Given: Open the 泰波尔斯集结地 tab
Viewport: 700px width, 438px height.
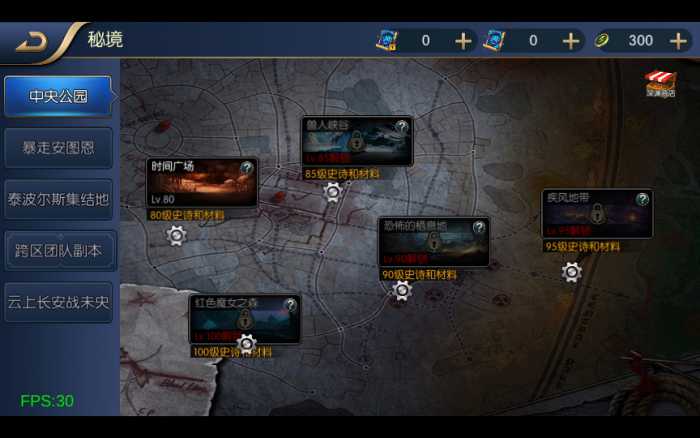Looking at the screenshot, I should click(58, 199).
